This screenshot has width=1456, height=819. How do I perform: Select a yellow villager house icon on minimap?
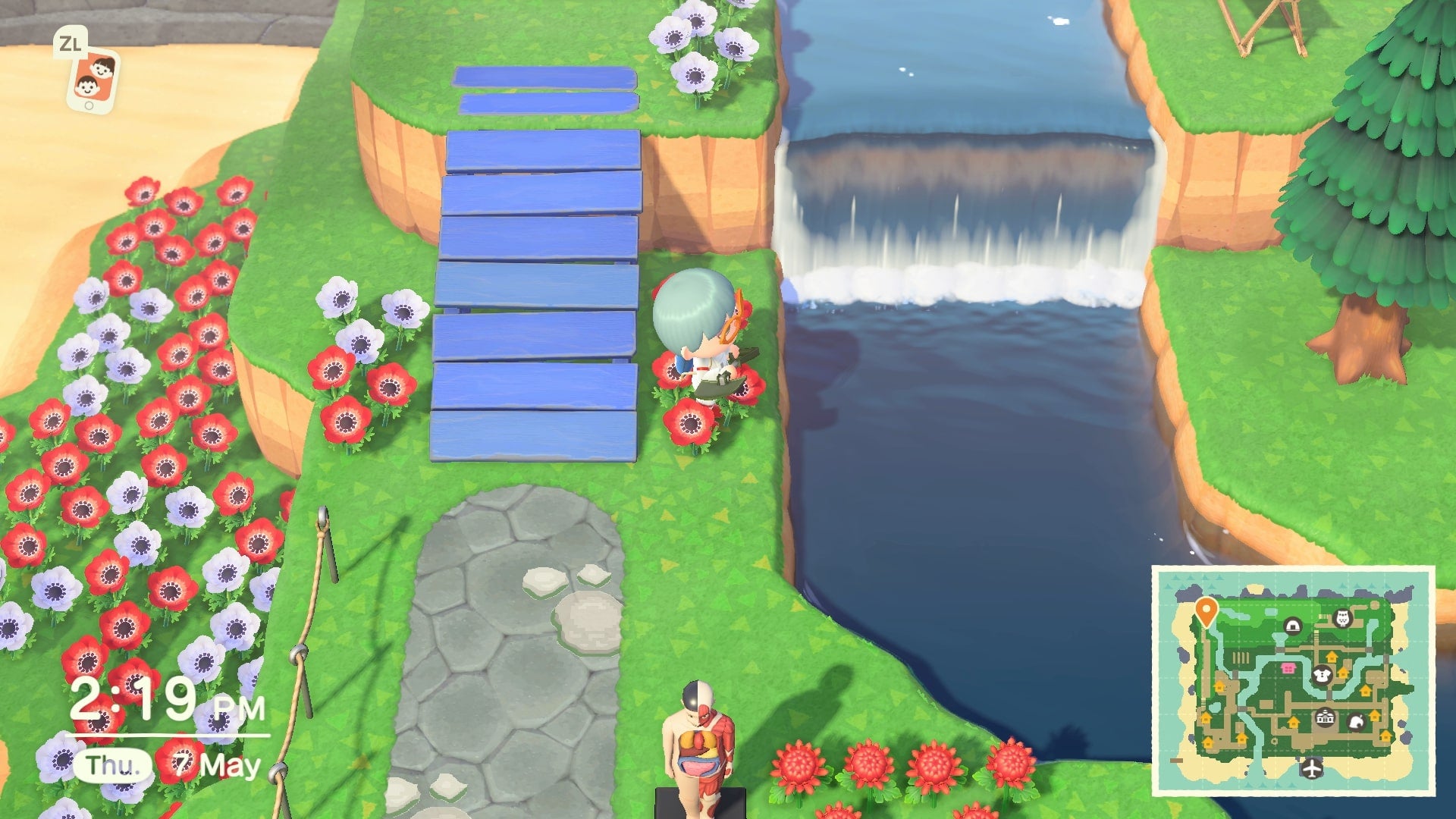coord(1332,656)
